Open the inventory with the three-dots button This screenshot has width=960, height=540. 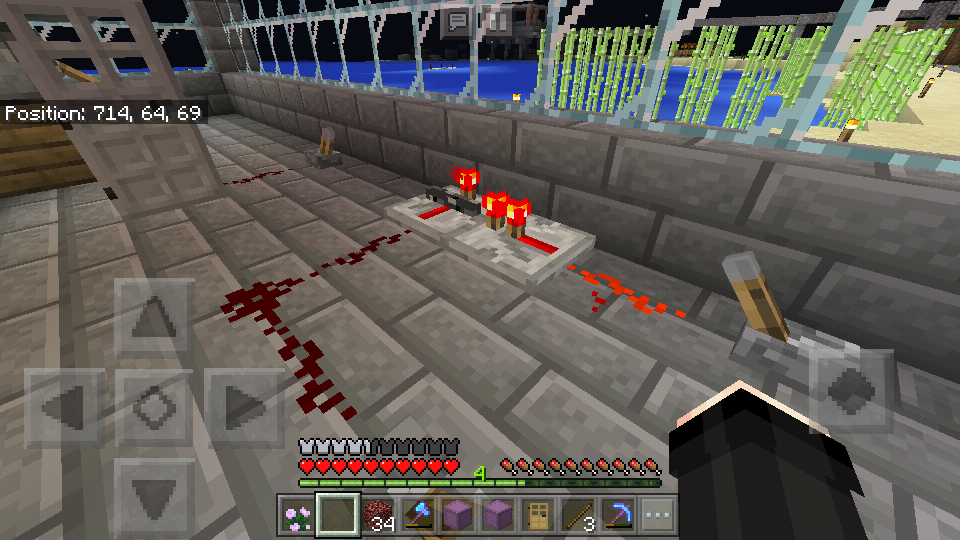tap(657, 515)
